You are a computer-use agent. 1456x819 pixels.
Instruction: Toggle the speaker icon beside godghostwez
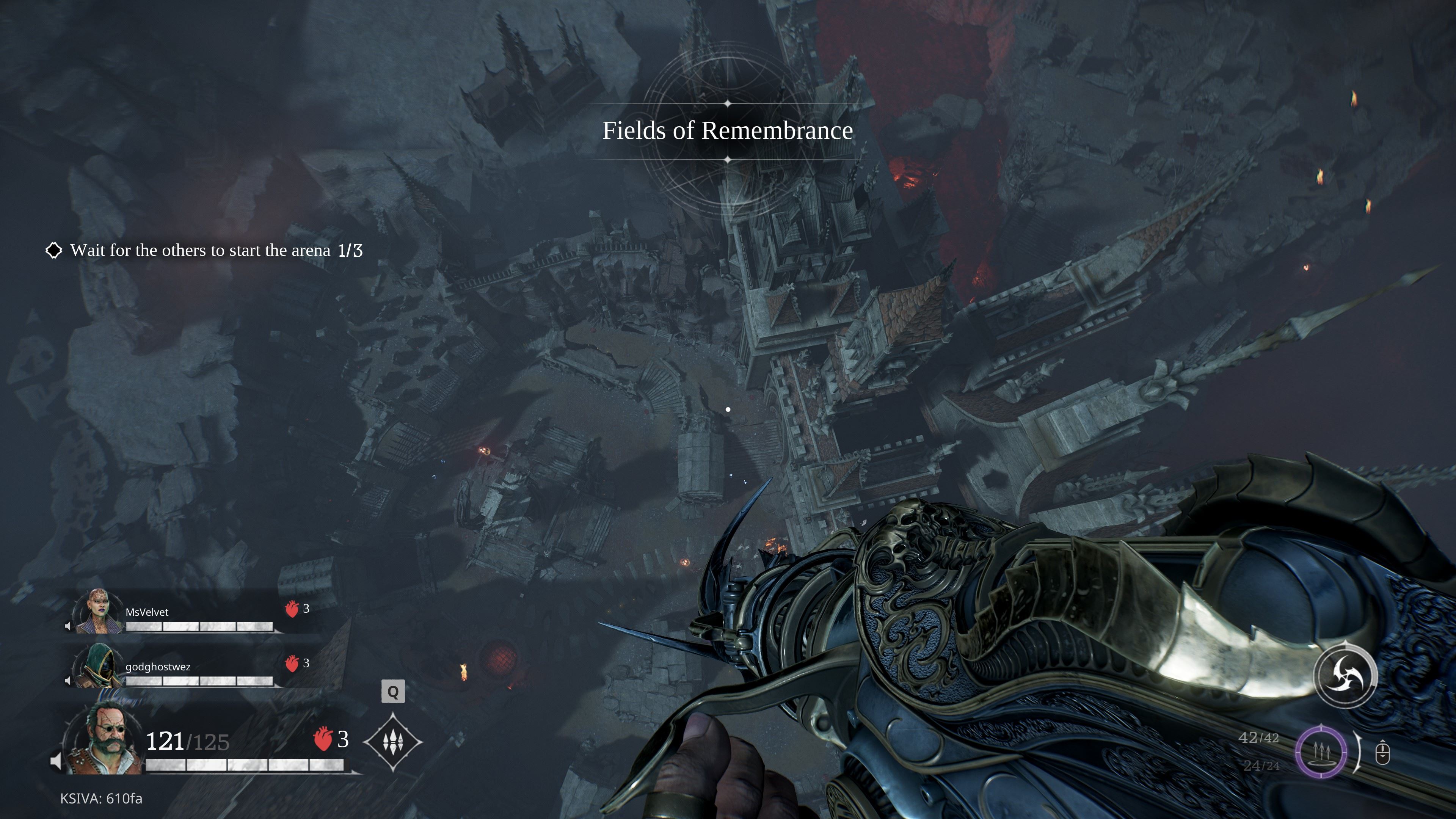(68, 681)
